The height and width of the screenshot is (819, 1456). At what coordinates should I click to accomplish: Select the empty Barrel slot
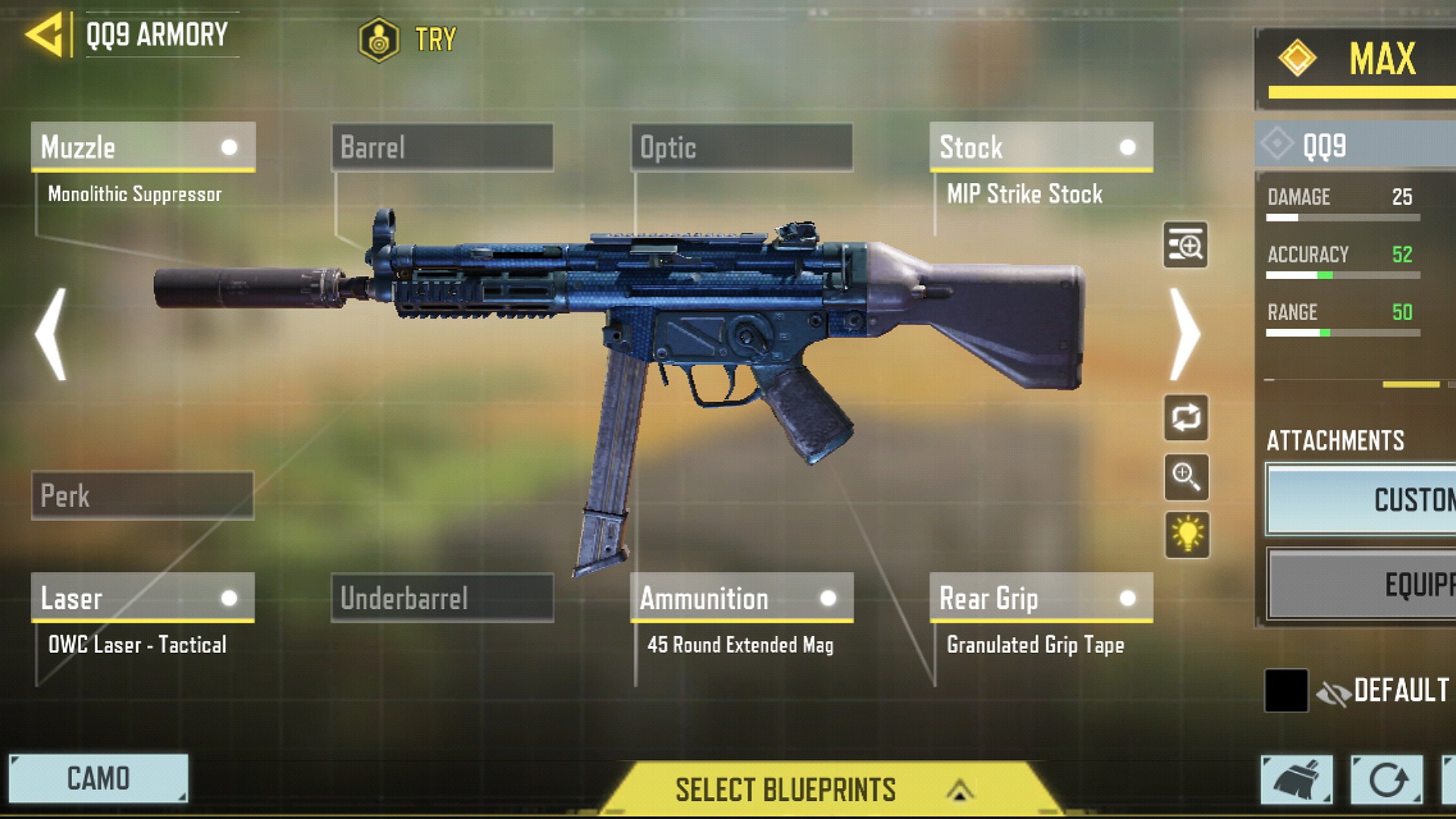(x=442, y=147)
